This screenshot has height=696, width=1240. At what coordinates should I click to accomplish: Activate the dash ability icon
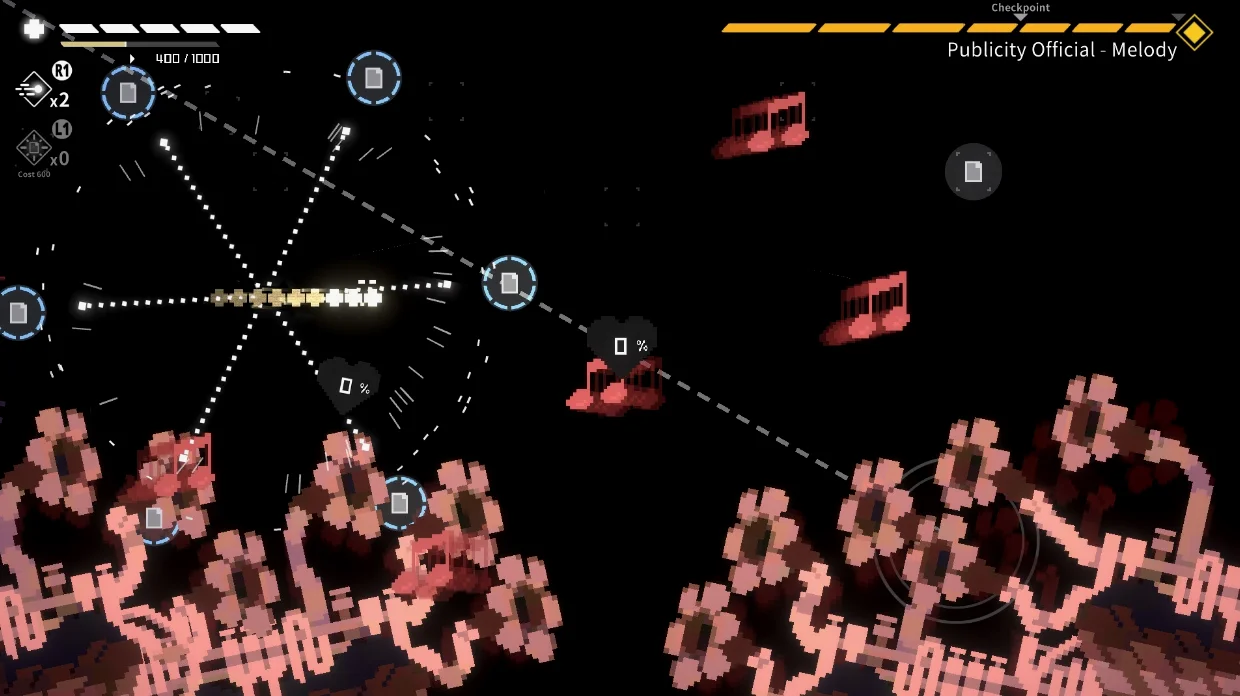coord(34,90)
